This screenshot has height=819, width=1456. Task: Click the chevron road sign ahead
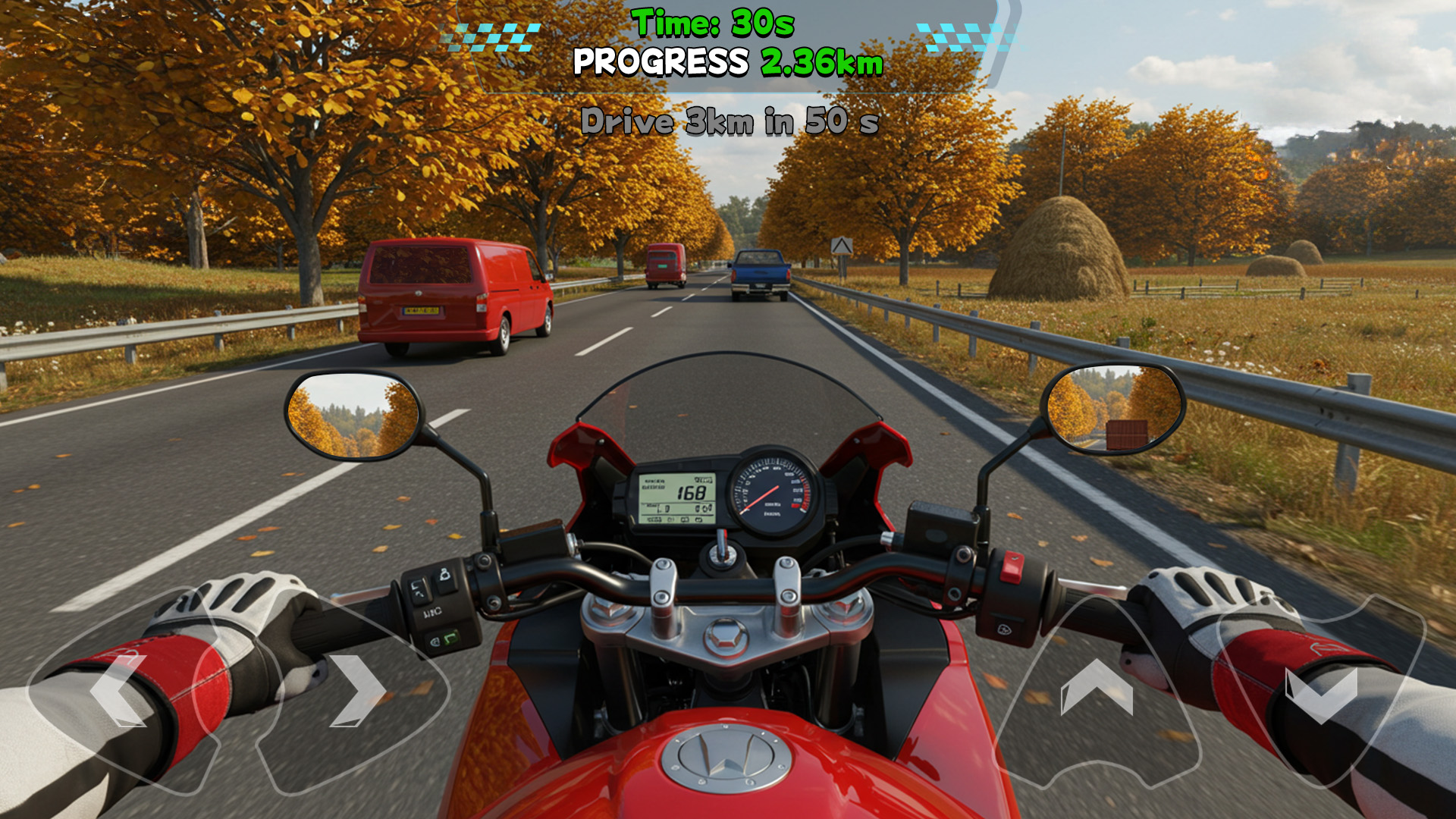point(844,246)
